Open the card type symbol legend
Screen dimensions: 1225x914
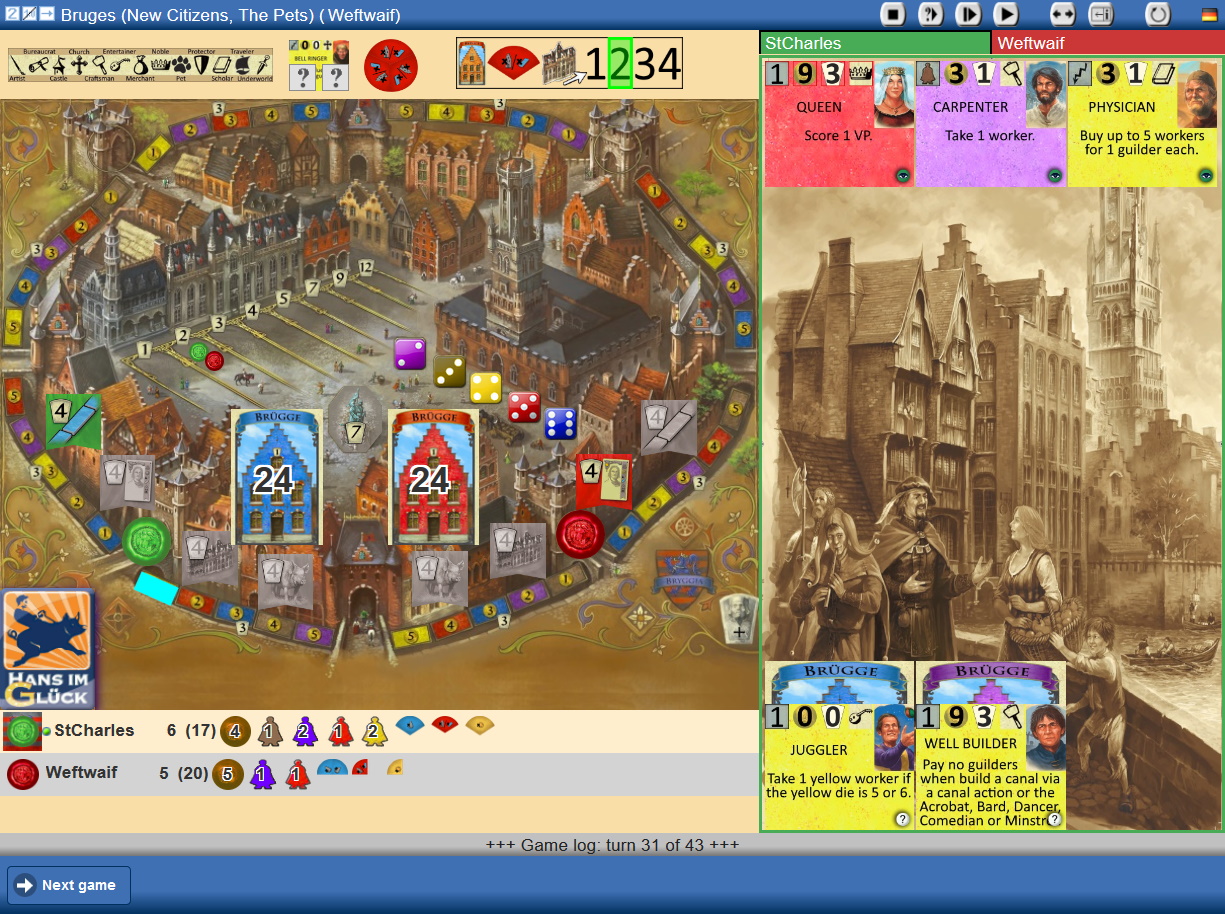pyautogui.click(x=140, y=64)
